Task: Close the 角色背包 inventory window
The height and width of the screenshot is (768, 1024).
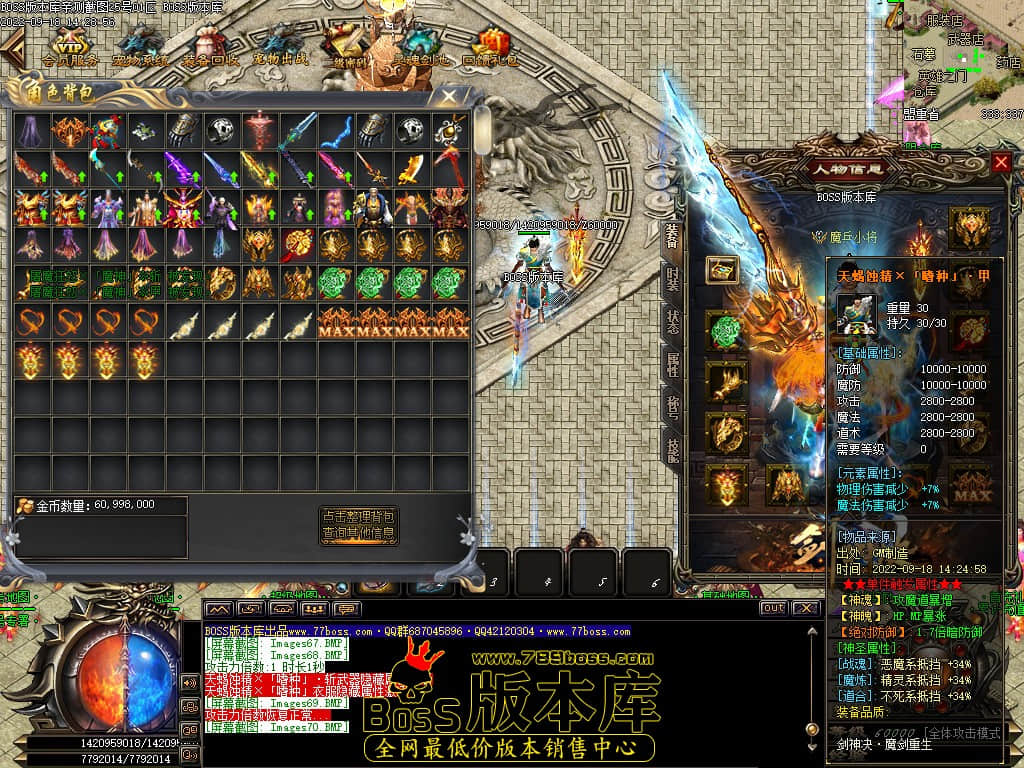Action: click(450, 96)
